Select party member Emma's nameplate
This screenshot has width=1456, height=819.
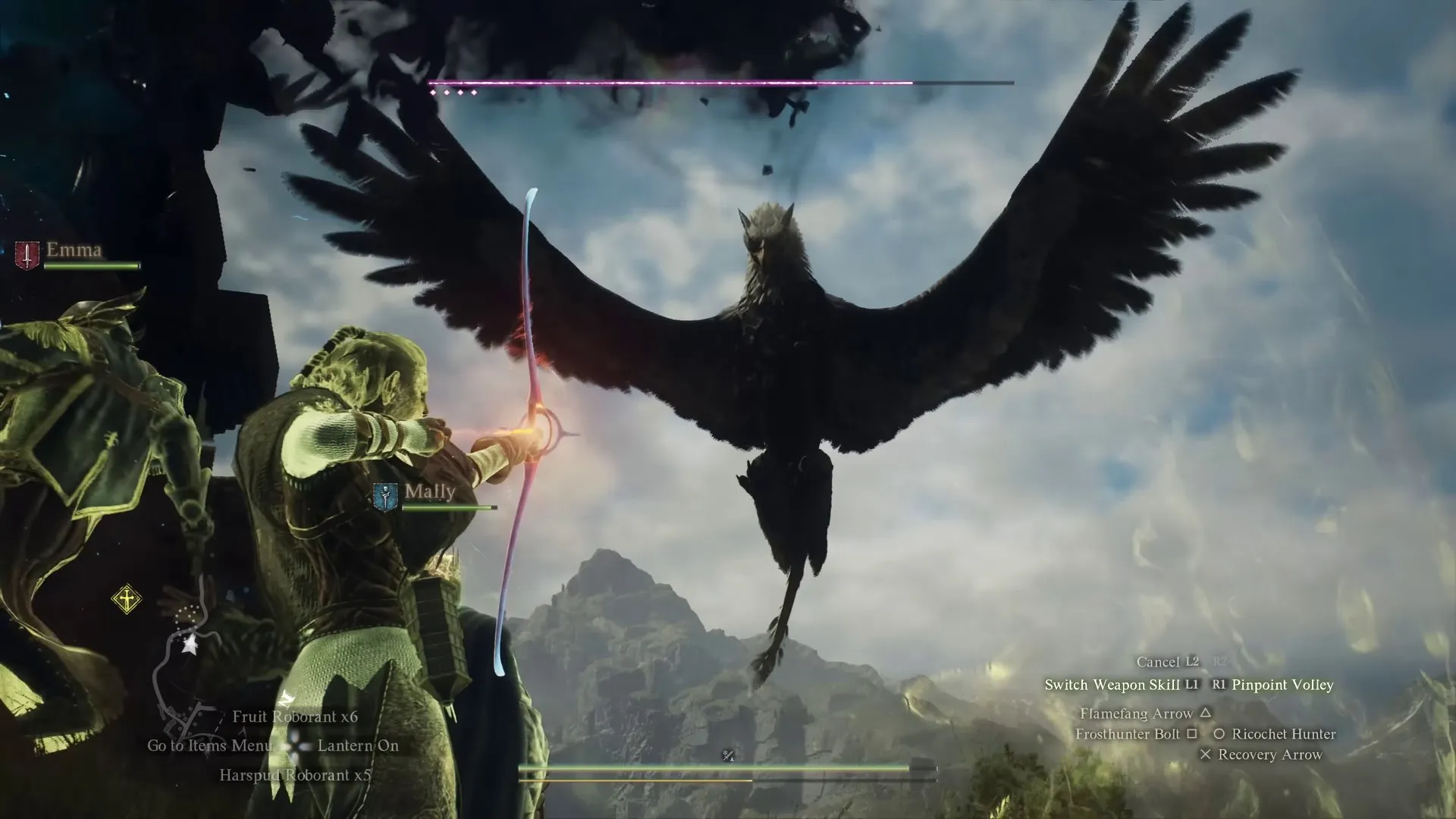(74, 249)
